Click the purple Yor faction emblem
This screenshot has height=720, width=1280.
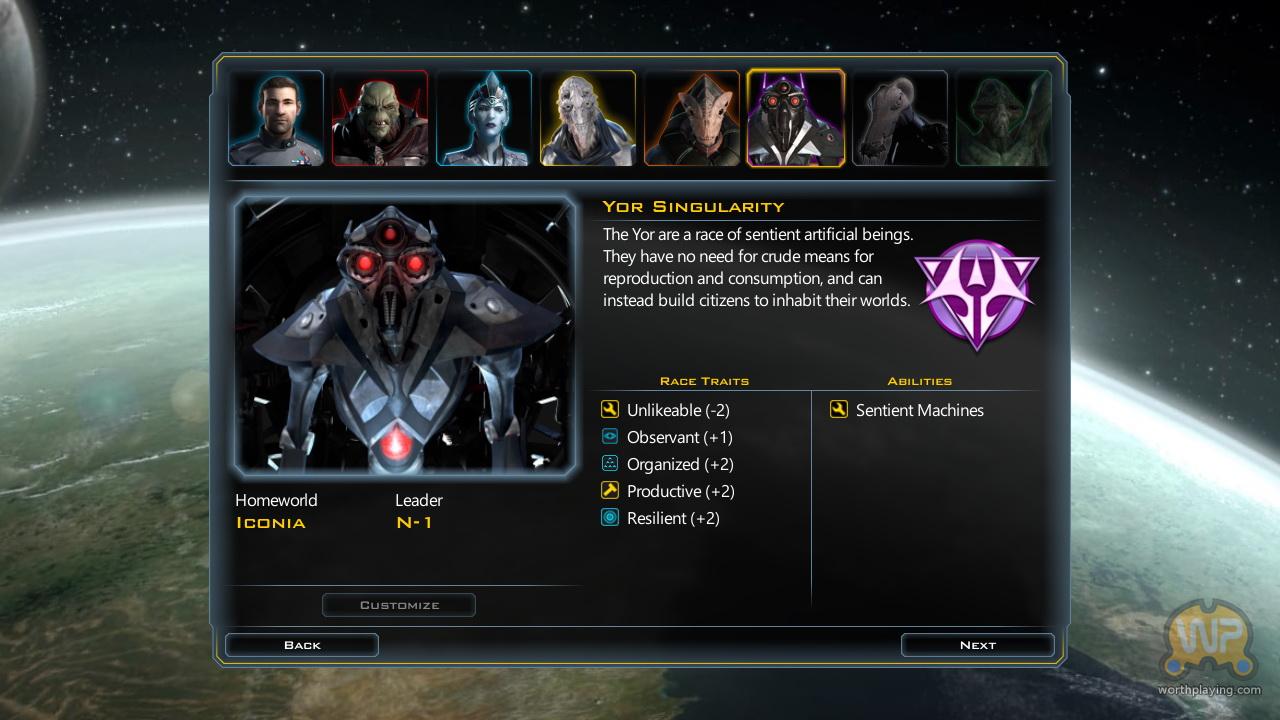click(x=977, y=294)
